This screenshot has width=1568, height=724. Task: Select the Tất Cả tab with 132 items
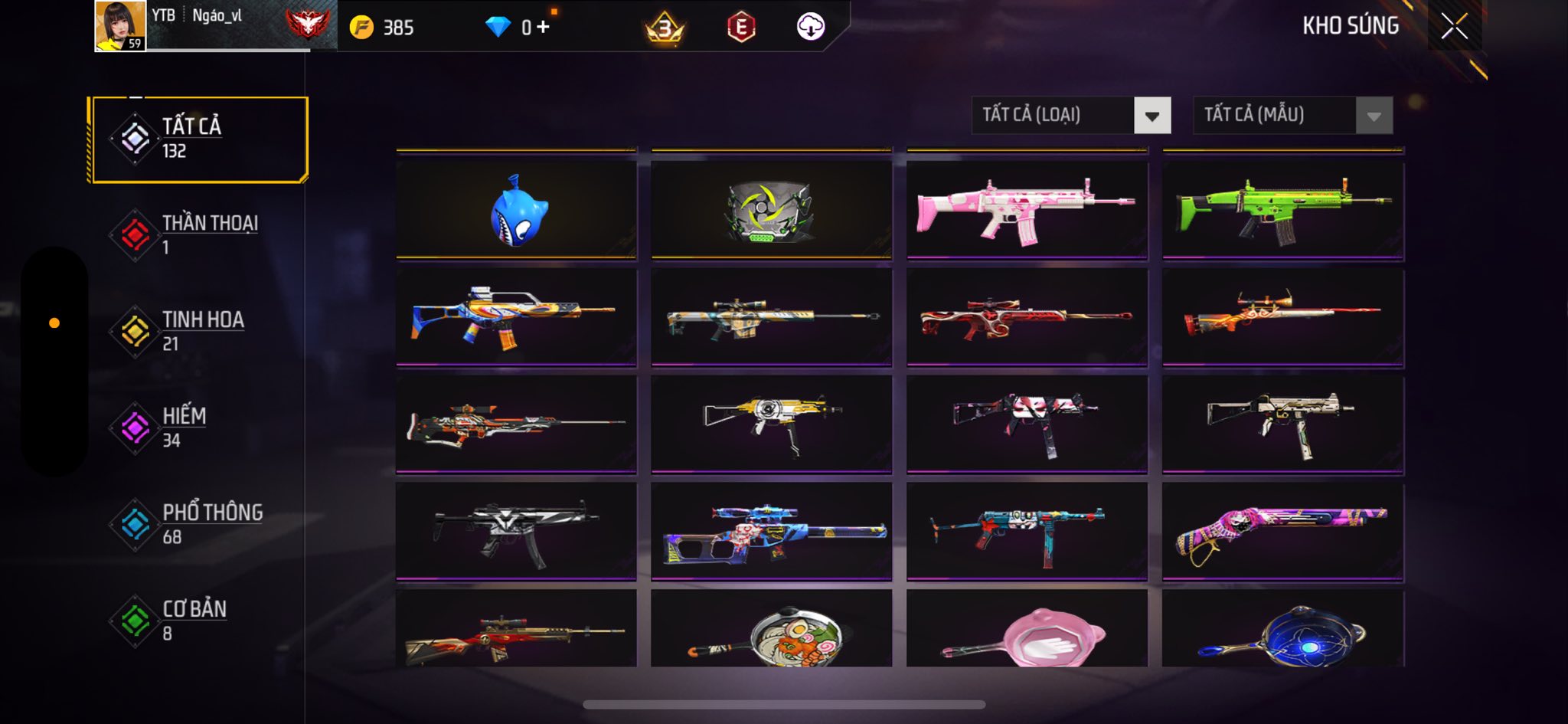198,139
